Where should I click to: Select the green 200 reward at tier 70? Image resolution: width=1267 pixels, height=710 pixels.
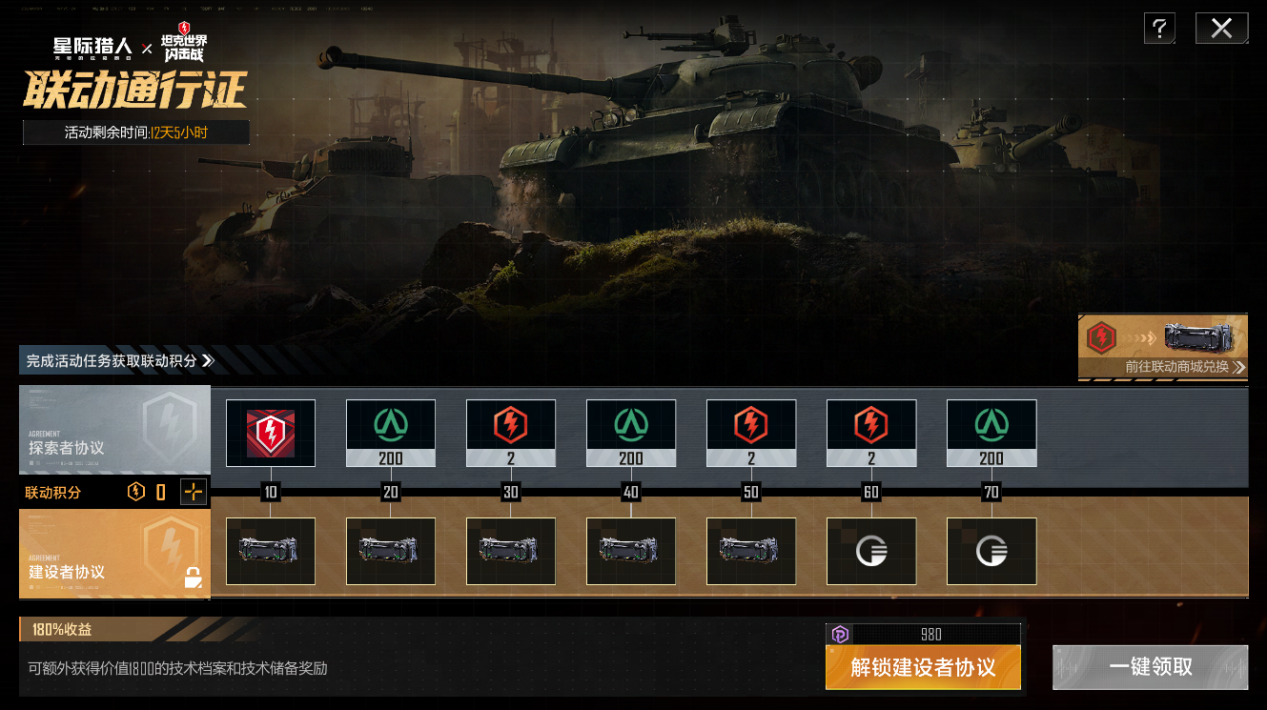(991, 433)
